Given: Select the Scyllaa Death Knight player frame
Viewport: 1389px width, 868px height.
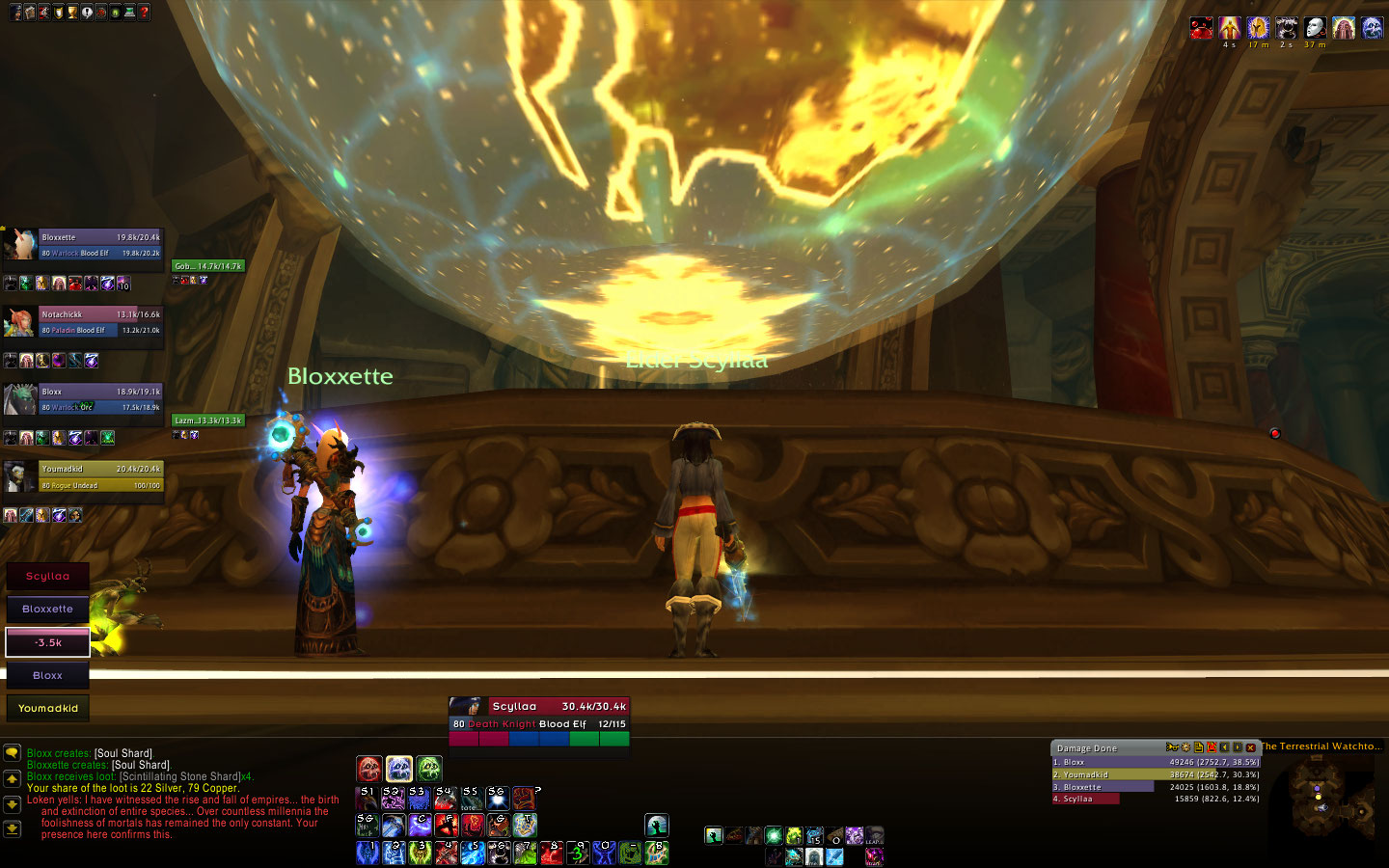Looking at the screenshot, I should pos(539,715).
